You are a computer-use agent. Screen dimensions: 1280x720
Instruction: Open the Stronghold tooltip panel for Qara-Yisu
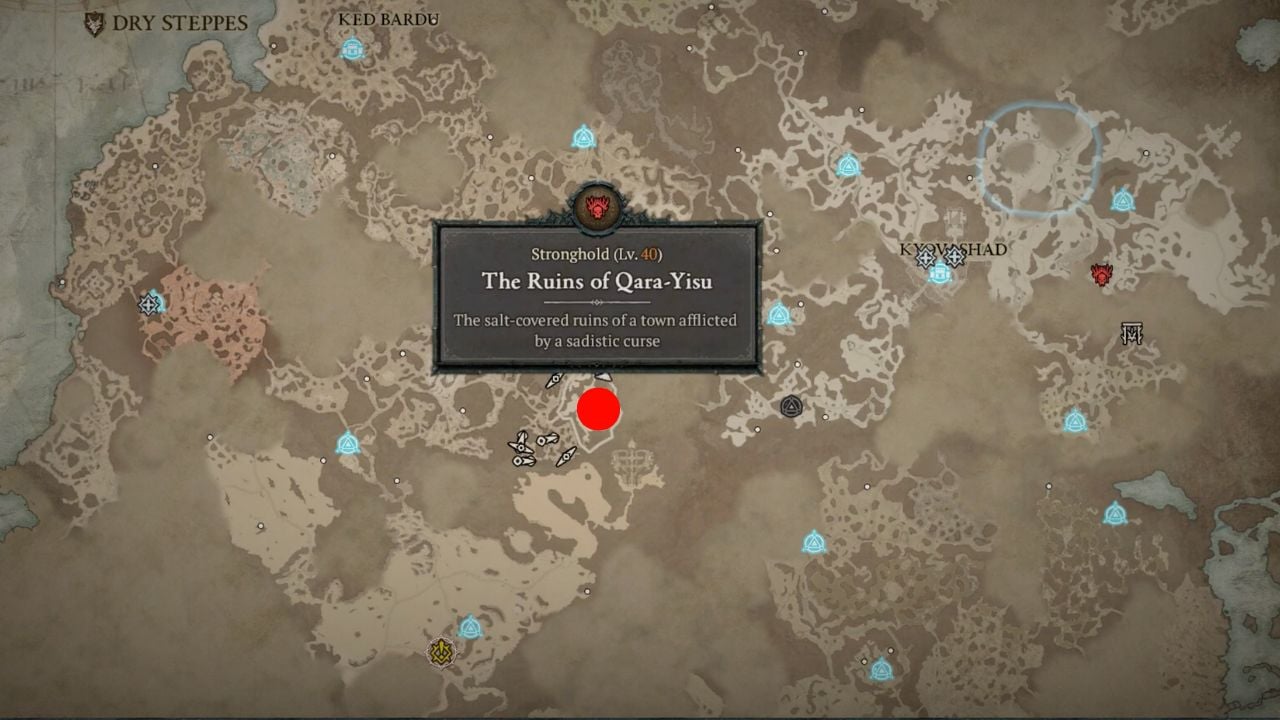(x=598, y=295)
